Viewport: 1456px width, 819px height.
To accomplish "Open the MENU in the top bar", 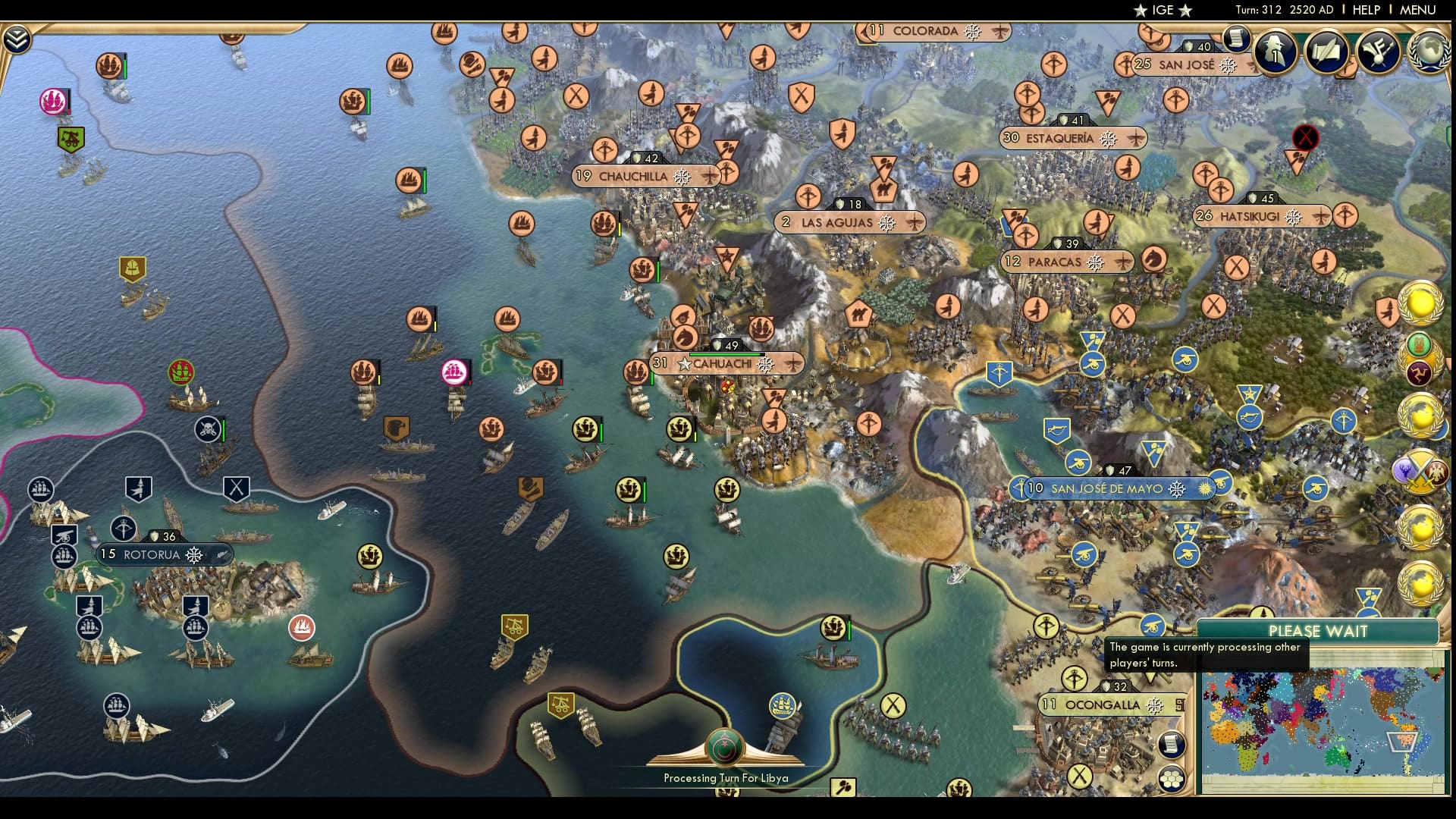I will pyautogui.click(x=1417, y=11).
